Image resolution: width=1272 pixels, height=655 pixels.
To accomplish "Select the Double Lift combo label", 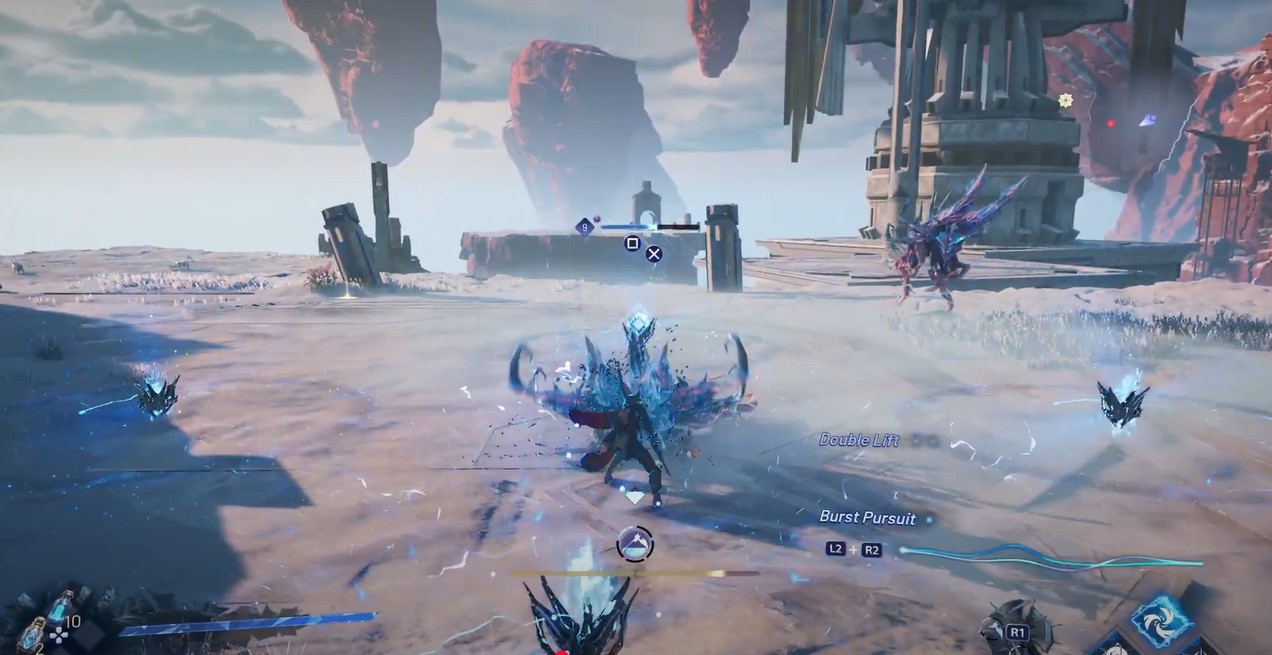I will click(x=859, y=440).
